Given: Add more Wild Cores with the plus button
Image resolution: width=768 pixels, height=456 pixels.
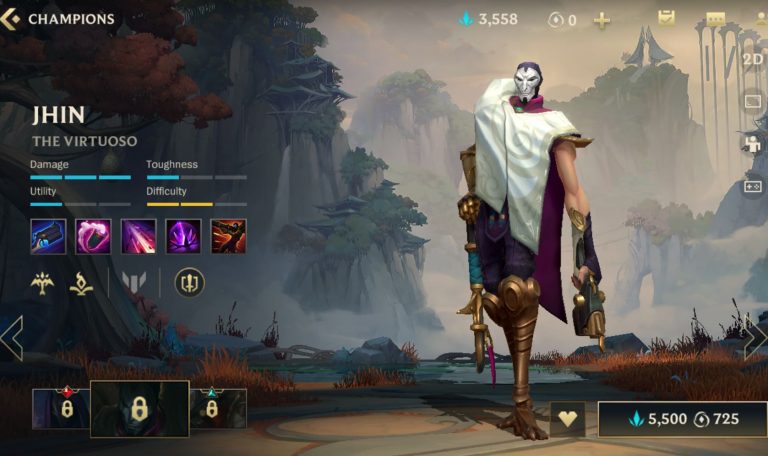Looking at the screenshot, I should point(601,20).
